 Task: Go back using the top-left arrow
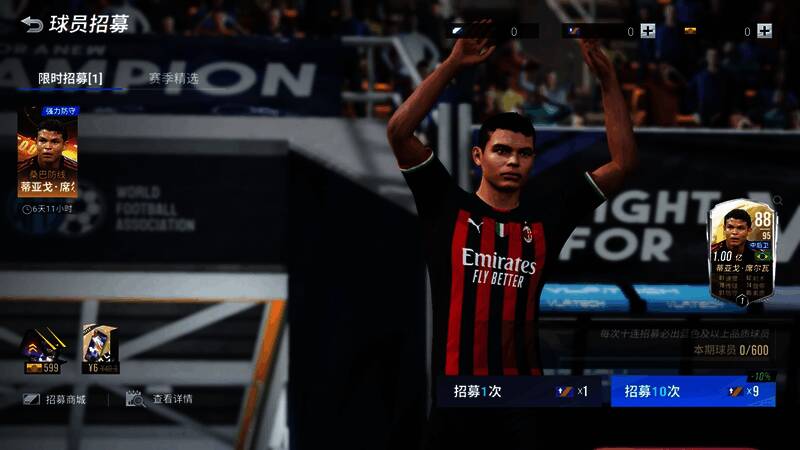(x=32, y=24)
